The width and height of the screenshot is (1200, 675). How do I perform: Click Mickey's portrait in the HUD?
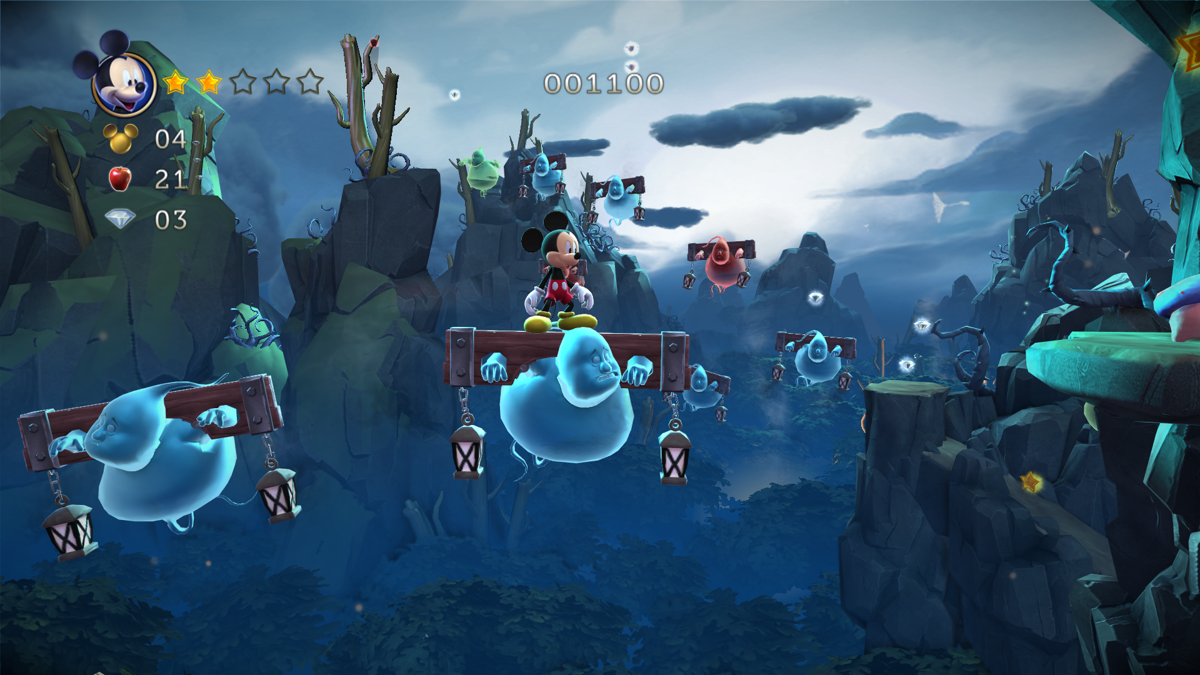[x=123, y=82]
